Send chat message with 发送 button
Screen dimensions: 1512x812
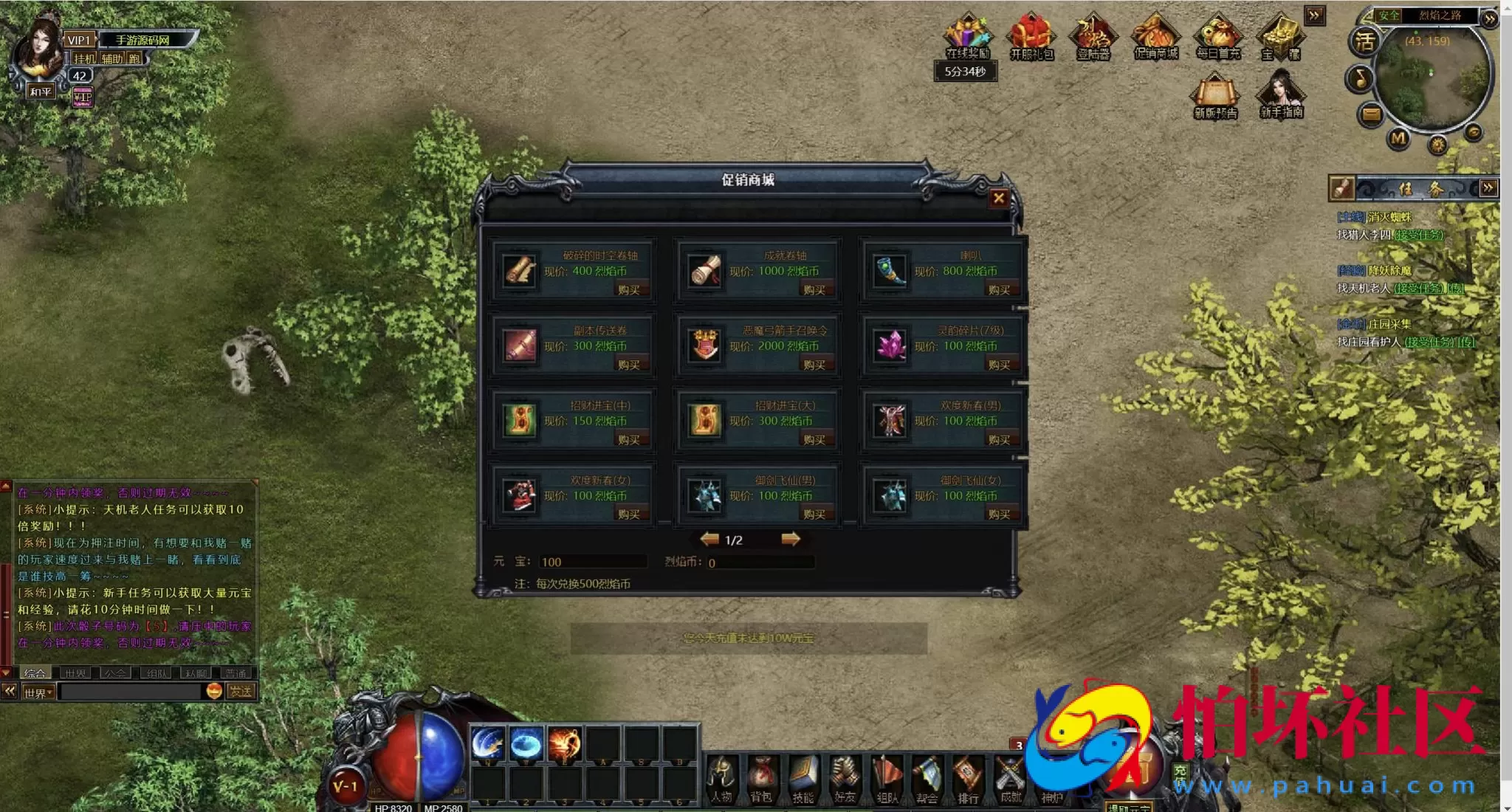coord(241,691)
